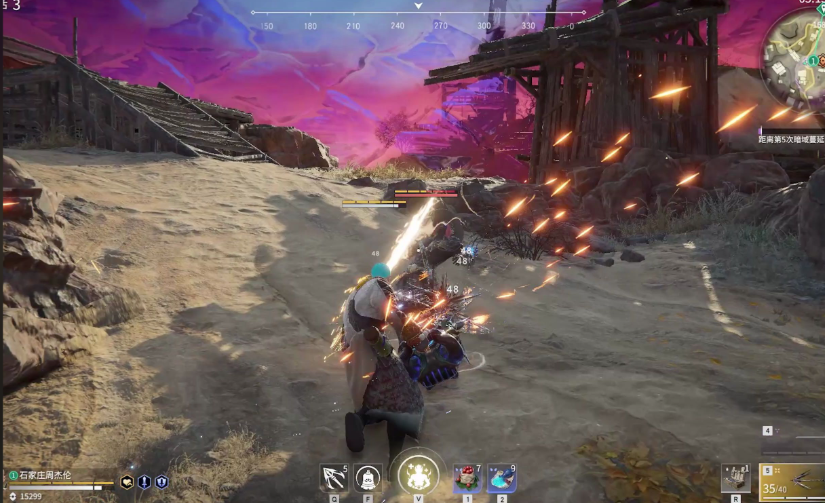Select the blue potion flask slot
This screenshot has height=503, width=825.
[501, 478]
